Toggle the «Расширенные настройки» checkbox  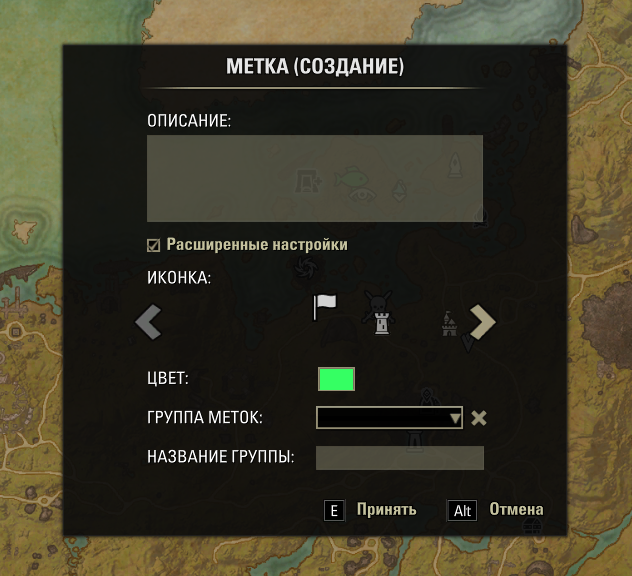[x=154, y=245]
